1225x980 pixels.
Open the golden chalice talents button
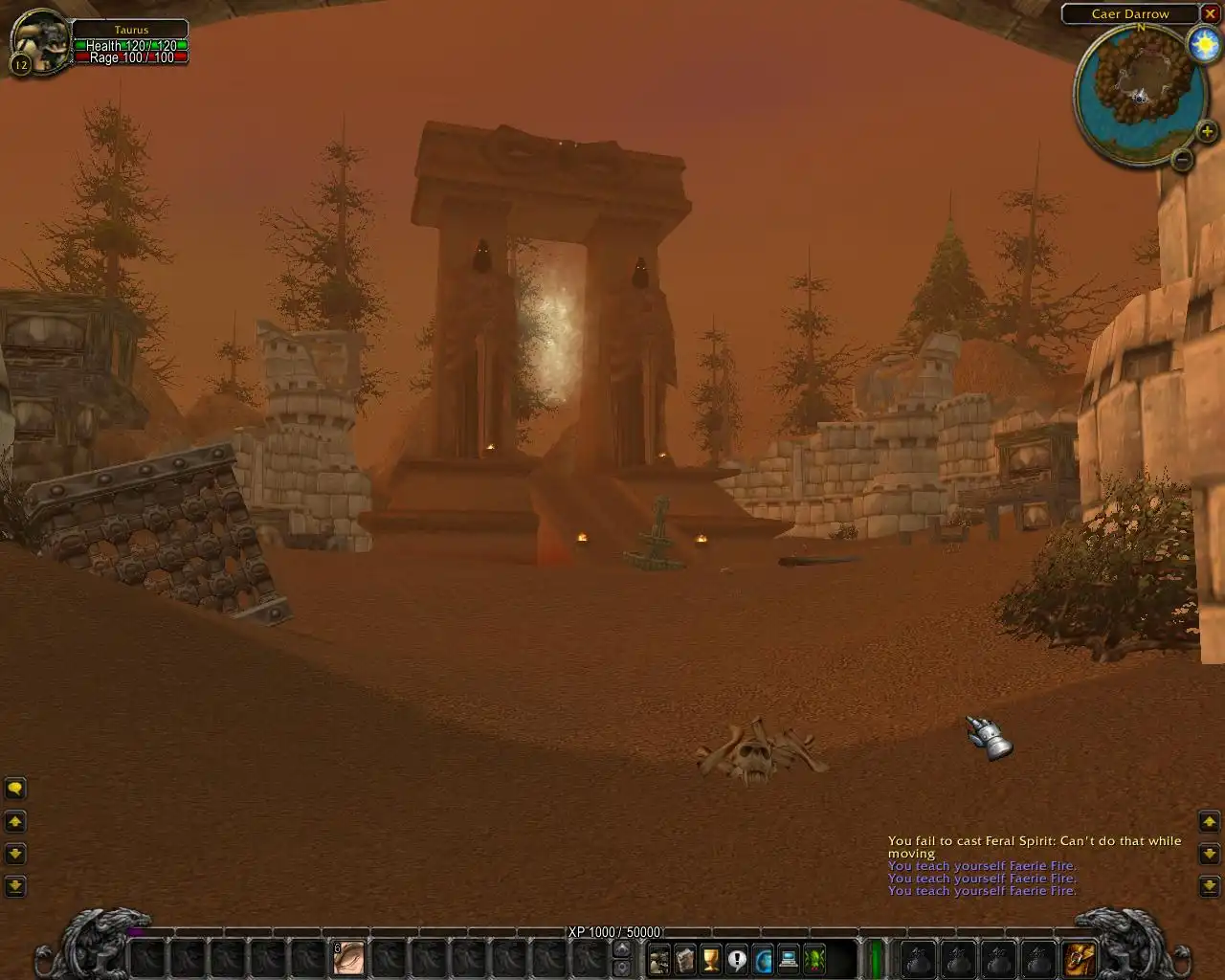(710, 958)
